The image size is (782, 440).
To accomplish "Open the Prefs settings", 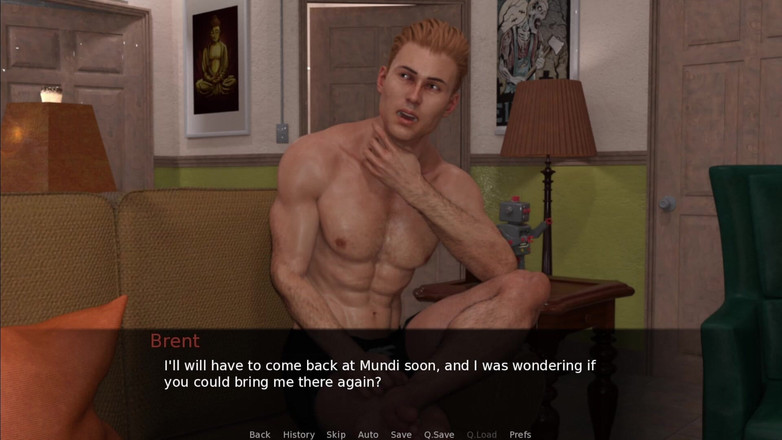I will [520, 434].
